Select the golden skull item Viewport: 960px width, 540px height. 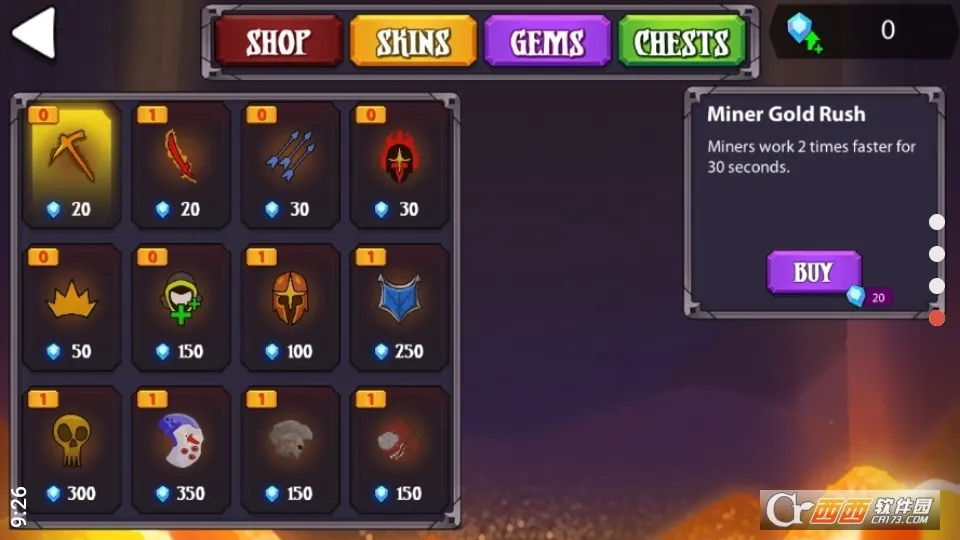click(71, 449)
